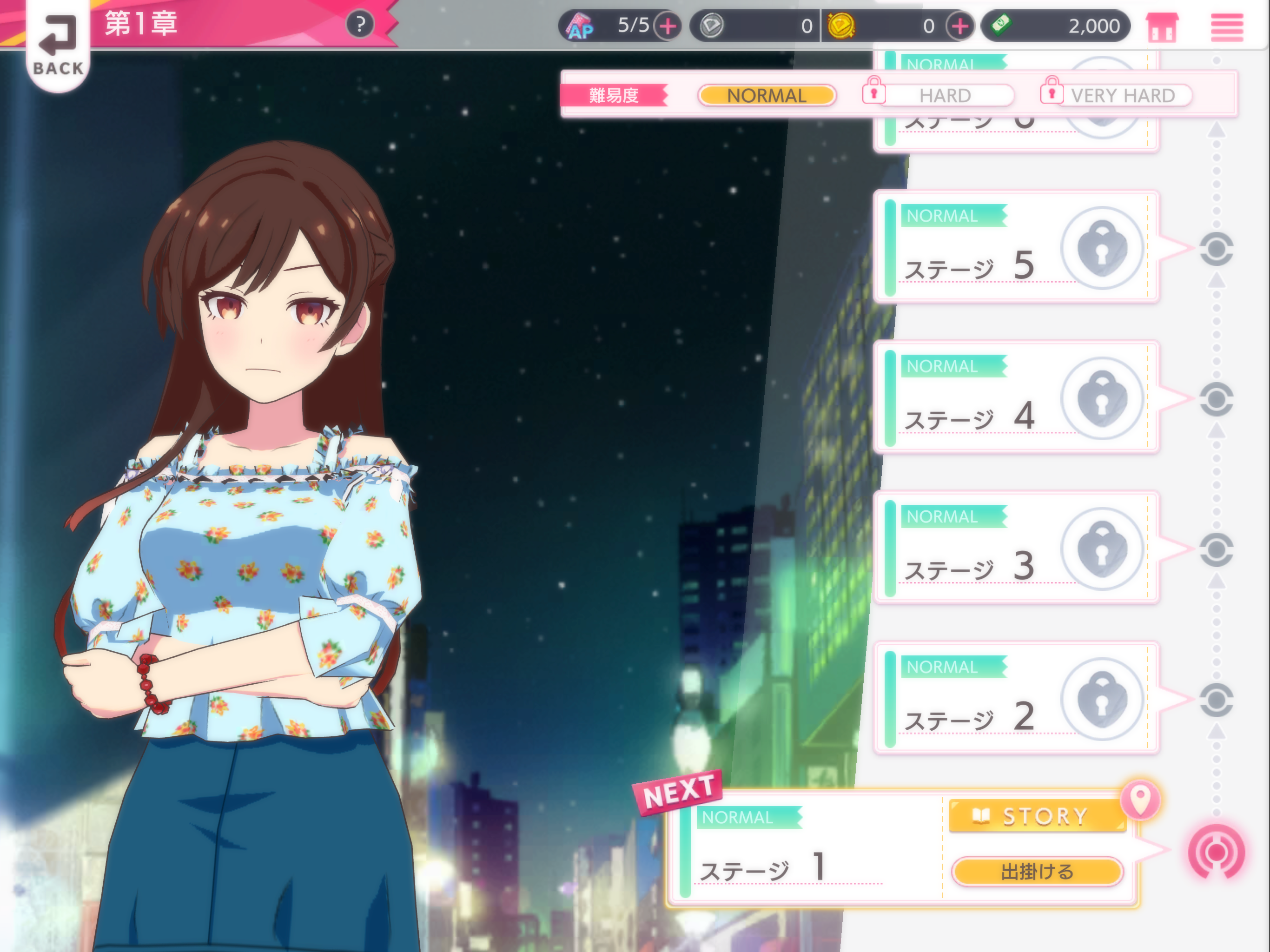This screenshot has width=1270, height=952.
Task: Click the silver gem currency icon
Action: 712,25
